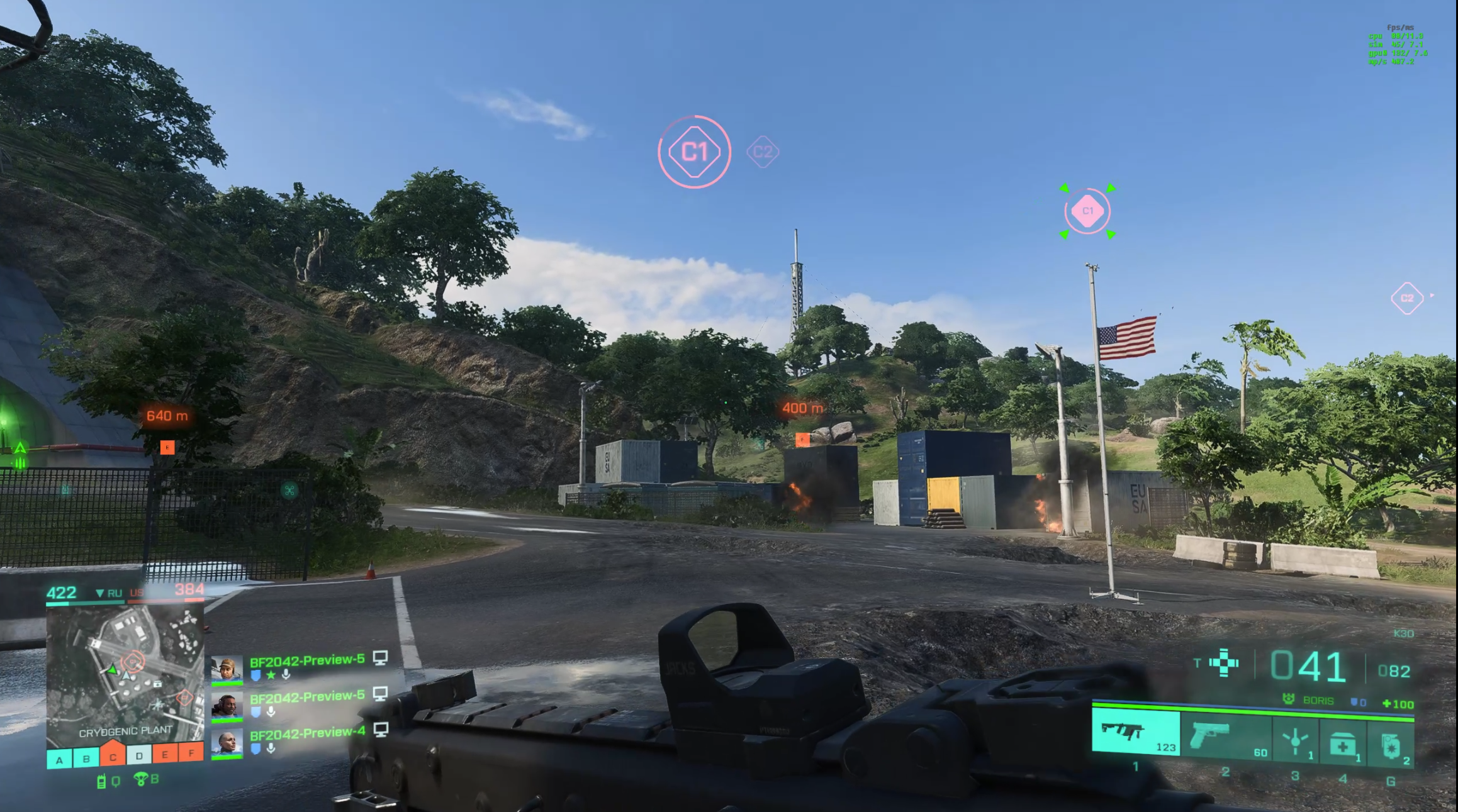Select objective flag F

point(191,752)
